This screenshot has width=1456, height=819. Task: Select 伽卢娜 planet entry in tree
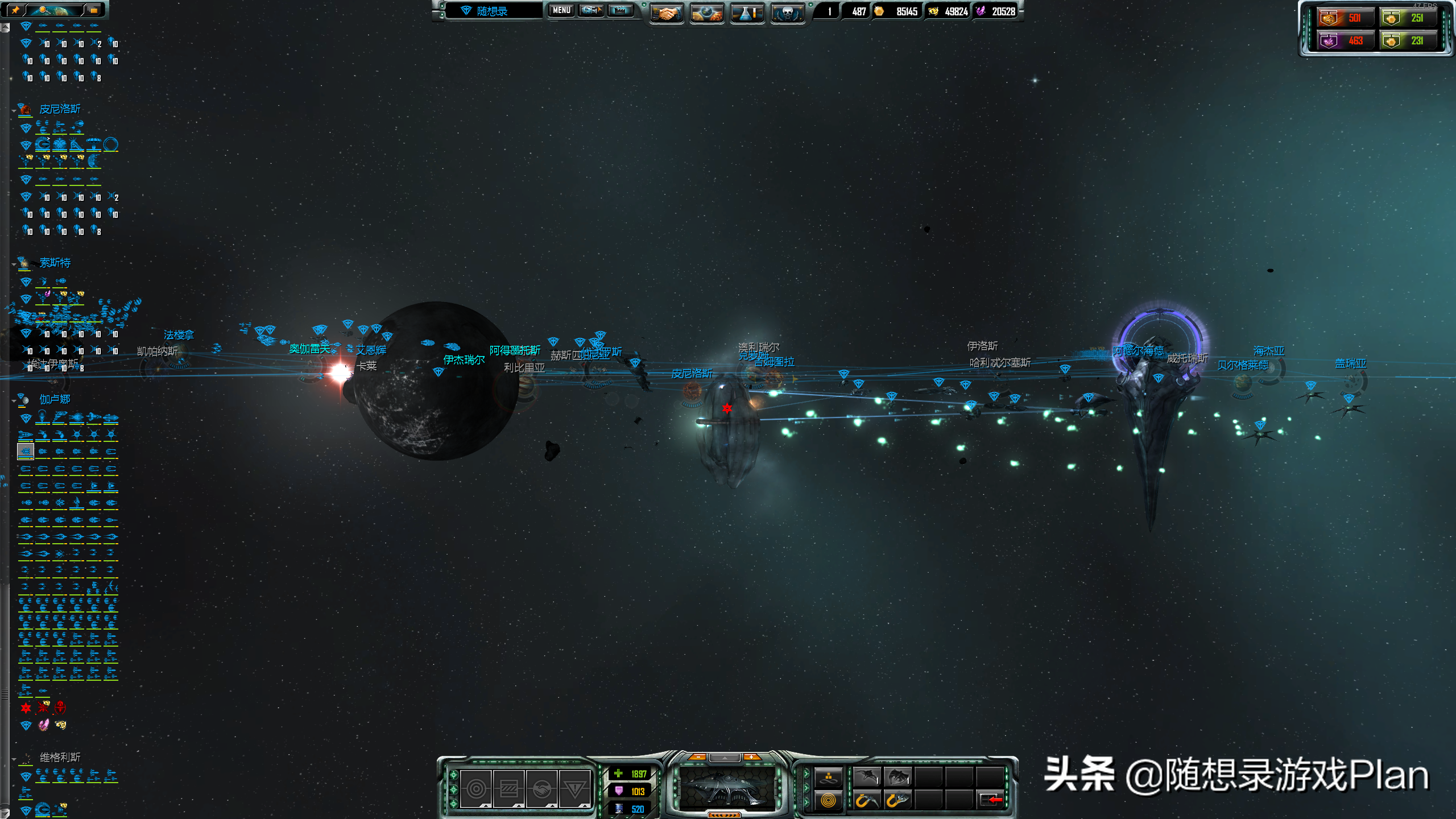(x=55, y=399)
